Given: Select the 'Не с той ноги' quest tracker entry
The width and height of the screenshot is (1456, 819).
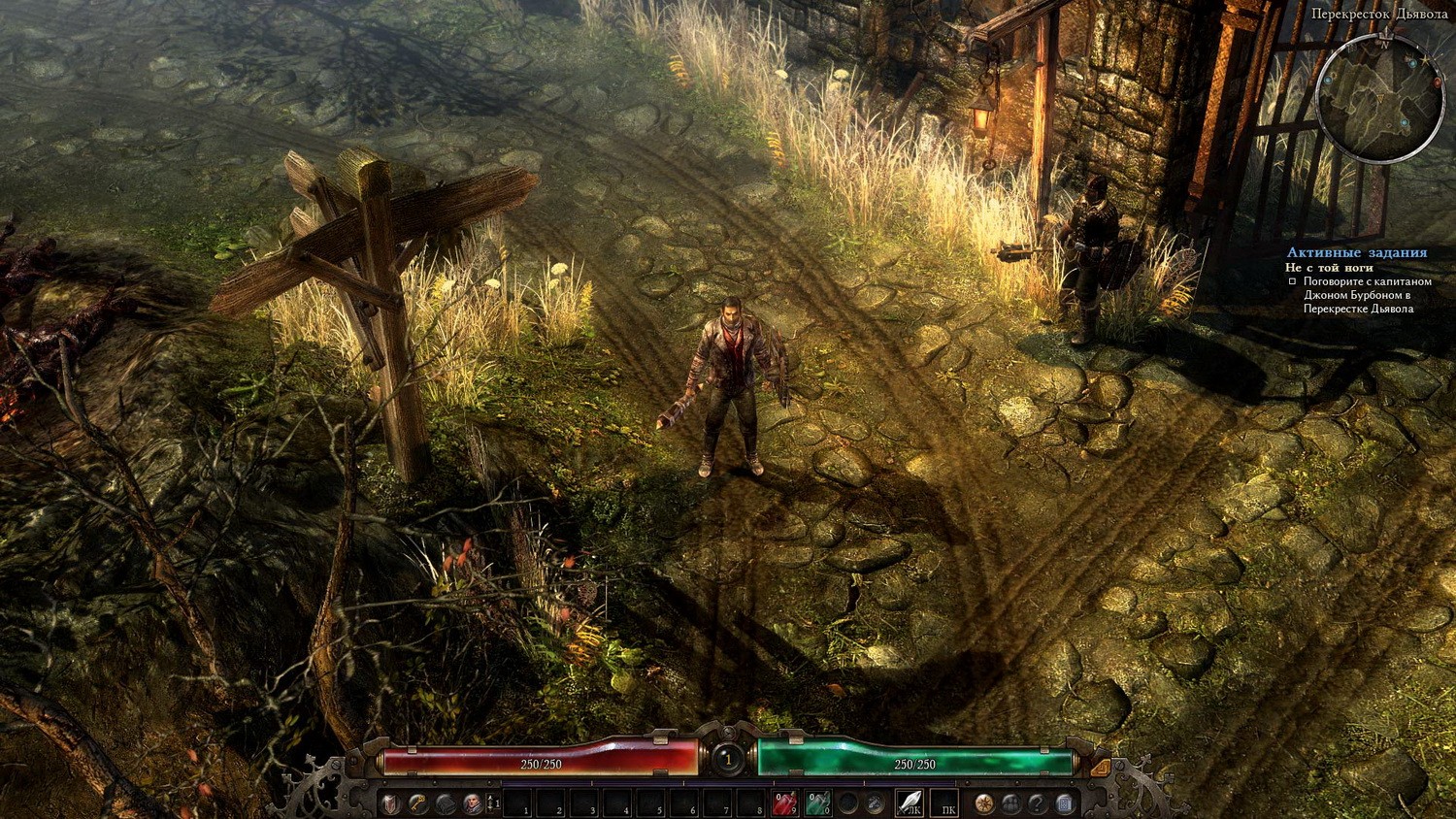Looking at the screenshot, I should pyautogui.click(x=1329, y=268).
